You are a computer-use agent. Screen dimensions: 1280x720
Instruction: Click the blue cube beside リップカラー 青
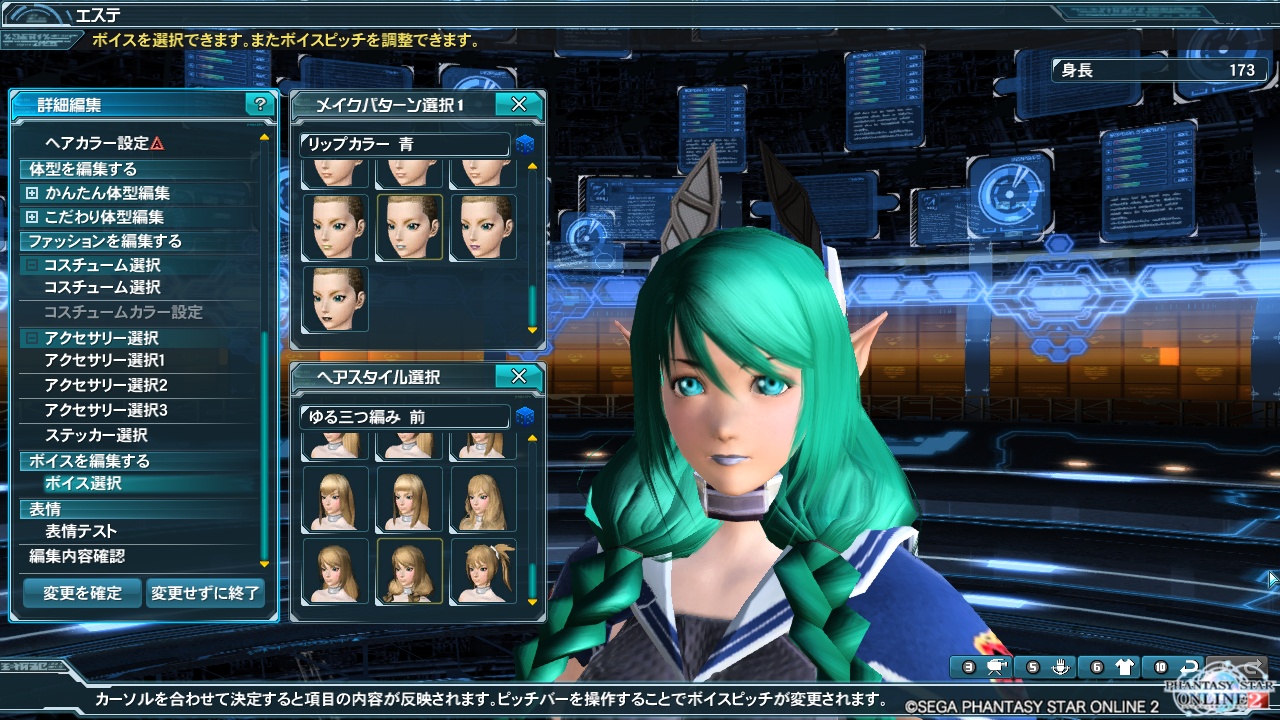click(x=525, y=145)
